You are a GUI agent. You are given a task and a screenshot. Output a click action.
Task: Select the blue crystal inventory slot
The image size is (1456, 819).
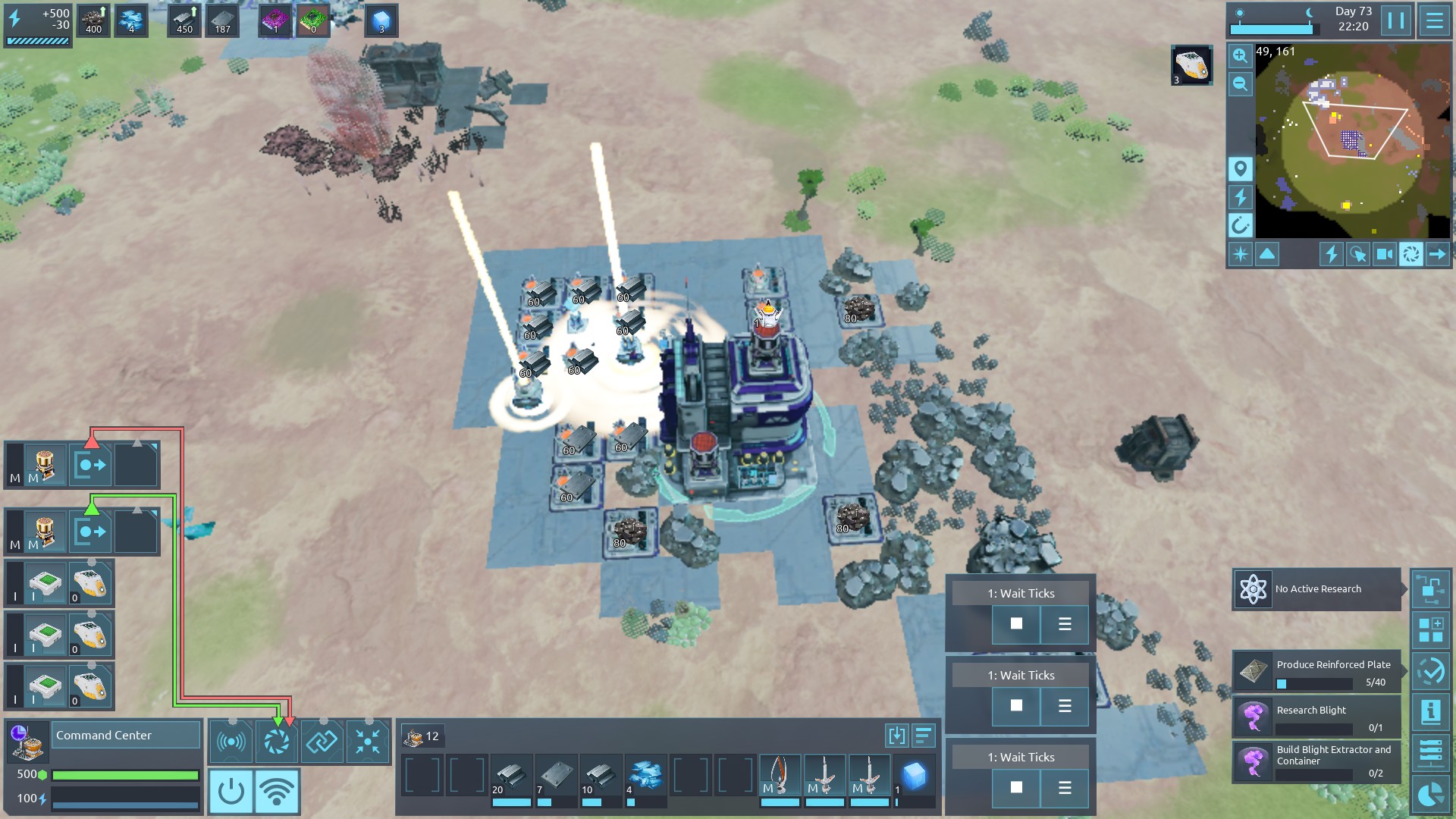pyautogui.click(x=914, y=777)
